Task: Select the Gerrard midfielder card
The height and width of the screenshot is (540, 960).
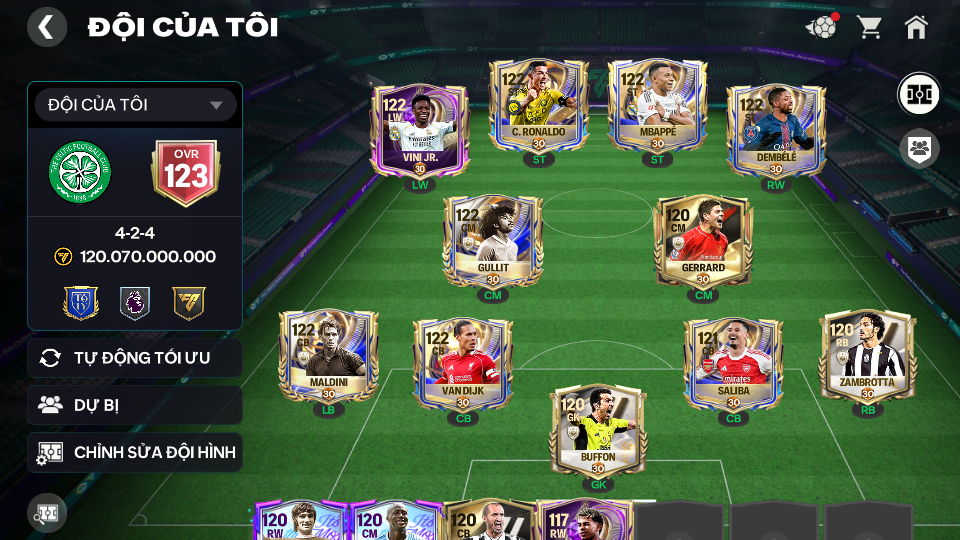Action: pyautogui.click(x=703, y=240)
